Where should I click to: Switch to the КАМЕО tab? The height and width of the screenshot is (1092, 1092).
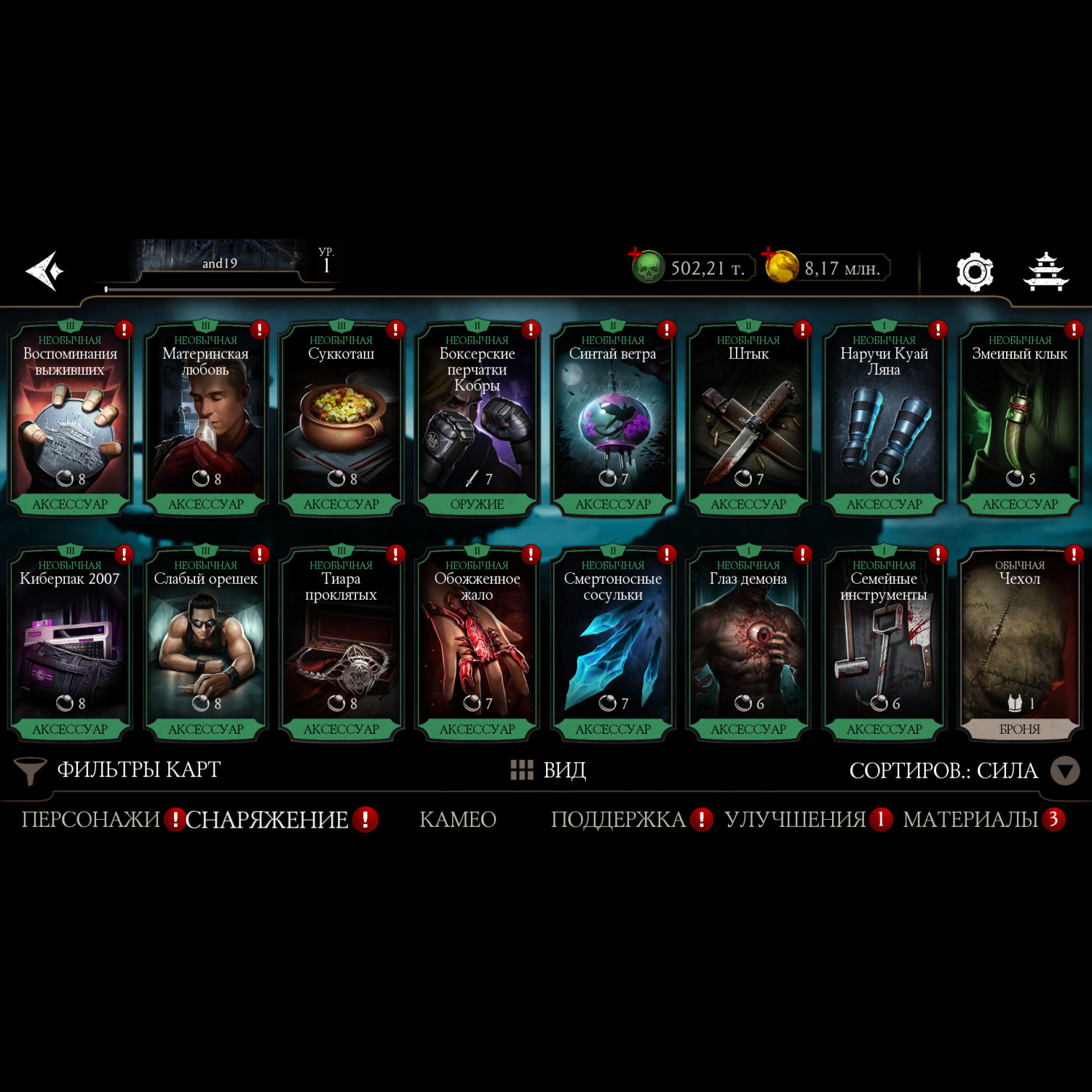[x=458, y=820]
